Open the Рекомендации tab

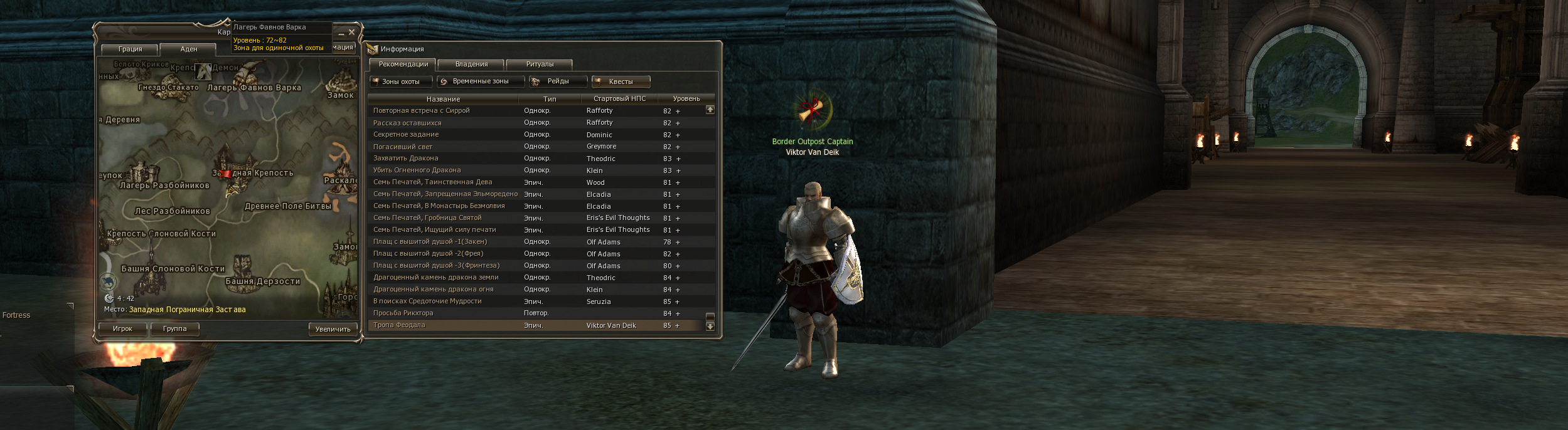[403, 64]
